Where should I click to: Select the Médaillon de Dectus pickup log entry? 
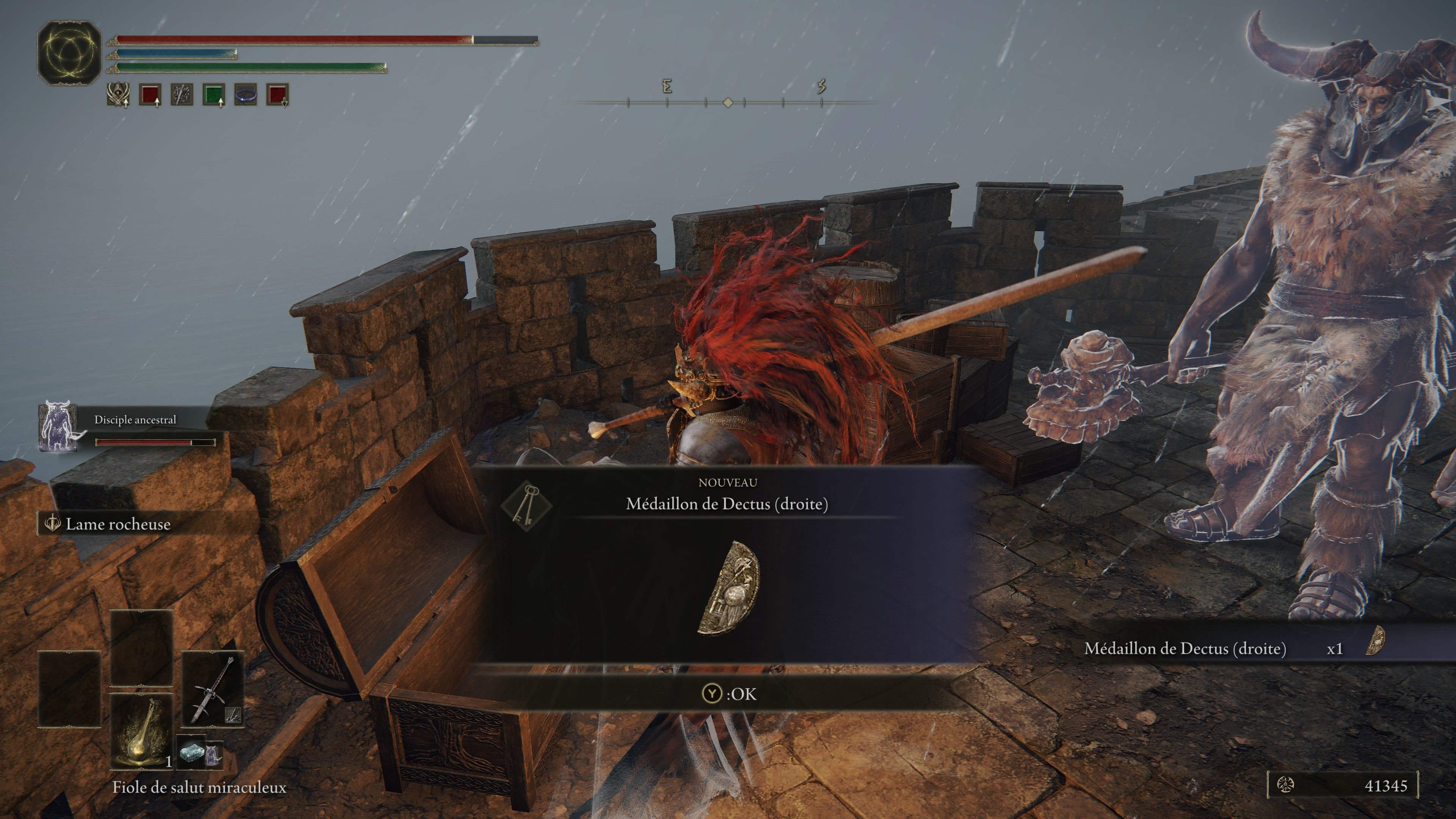(x=1232, y=648)
